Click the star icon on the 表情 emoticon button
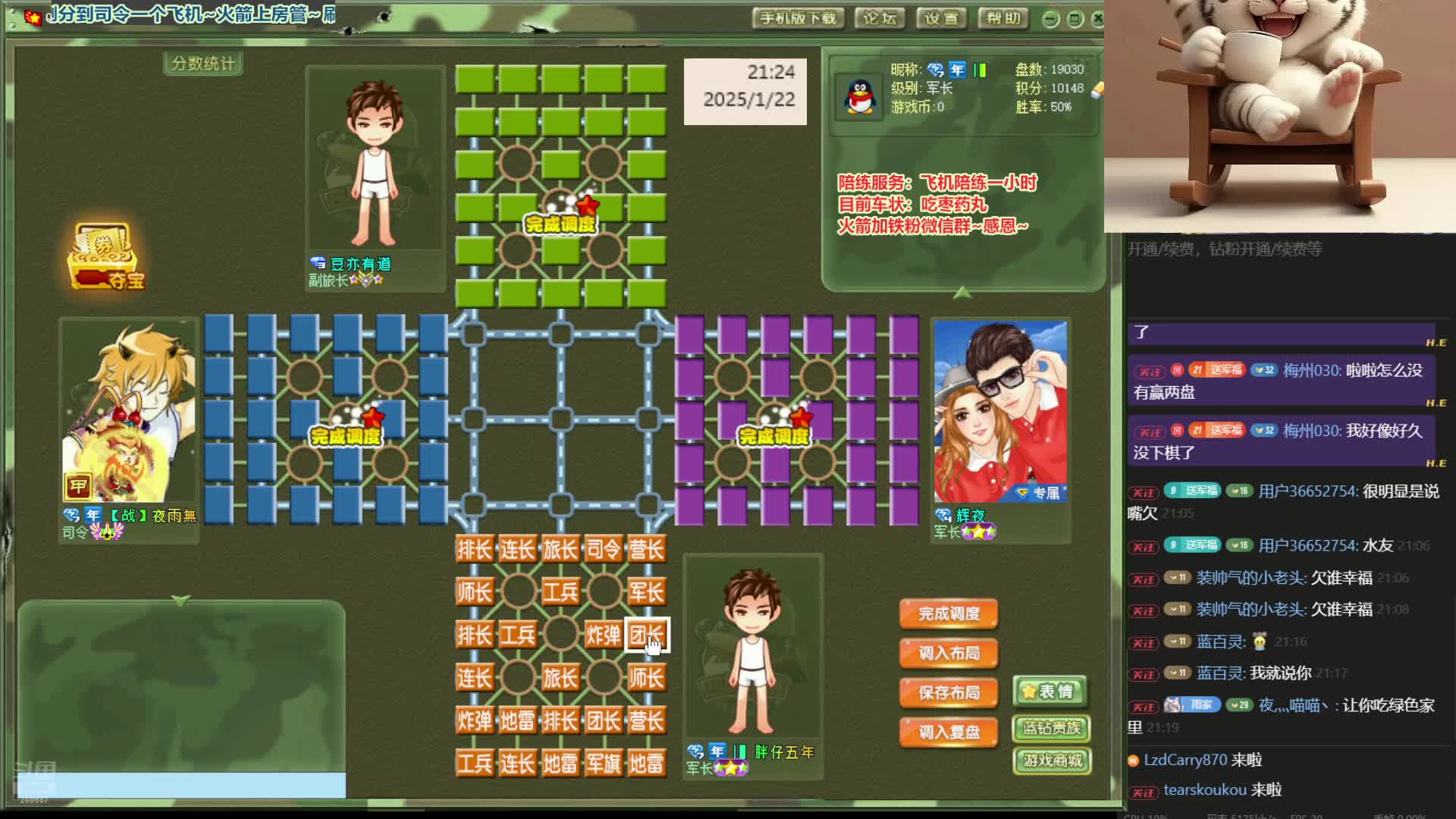1456x819 pixels. 1030,691
